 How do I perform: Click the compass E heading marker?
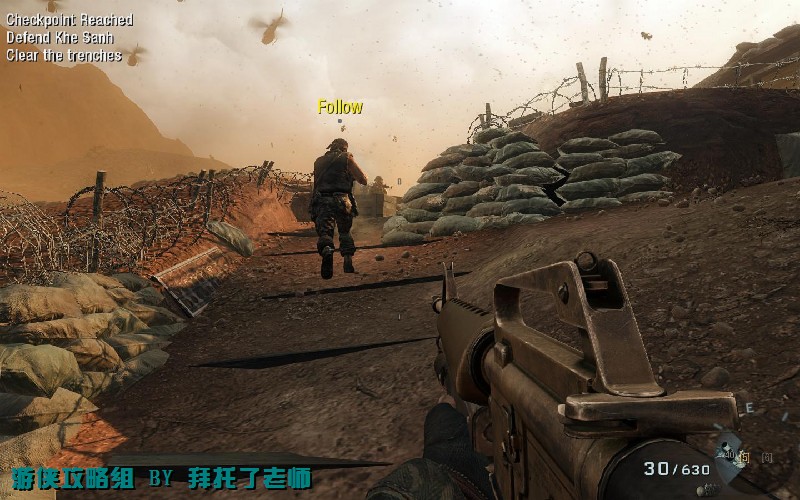(x=748, y=407)
